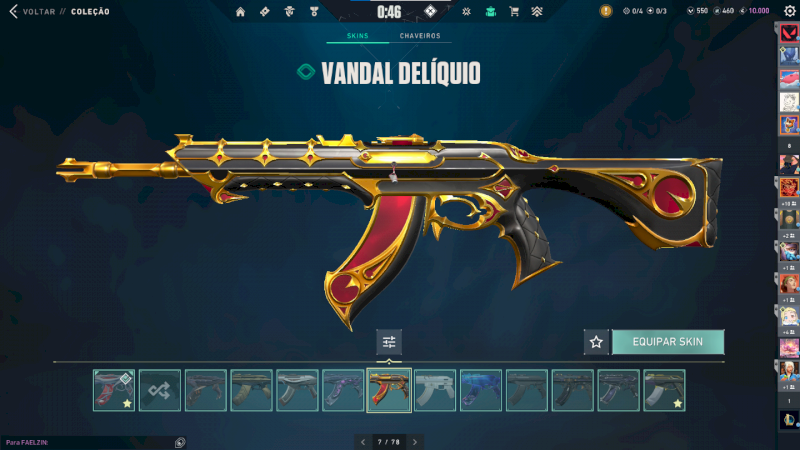The width and height of the screenshot is (800, 450).
Task: Choose the blue Vandal skin thumbnail
Action: 481,390
